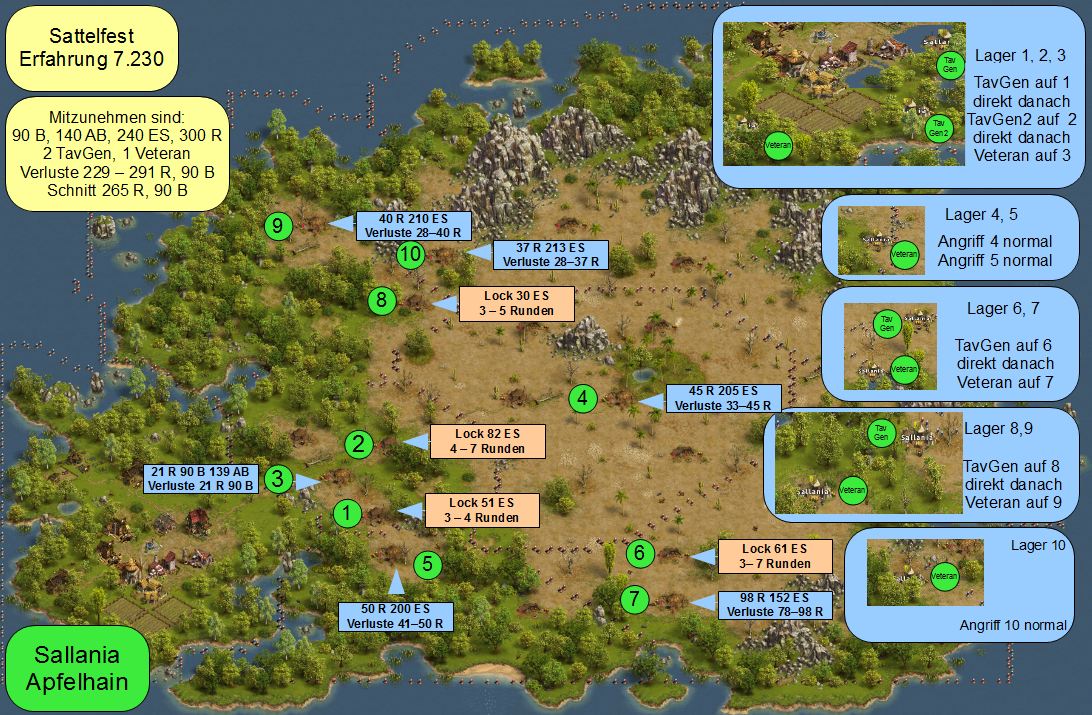Pick camp marker number 2

360,443
